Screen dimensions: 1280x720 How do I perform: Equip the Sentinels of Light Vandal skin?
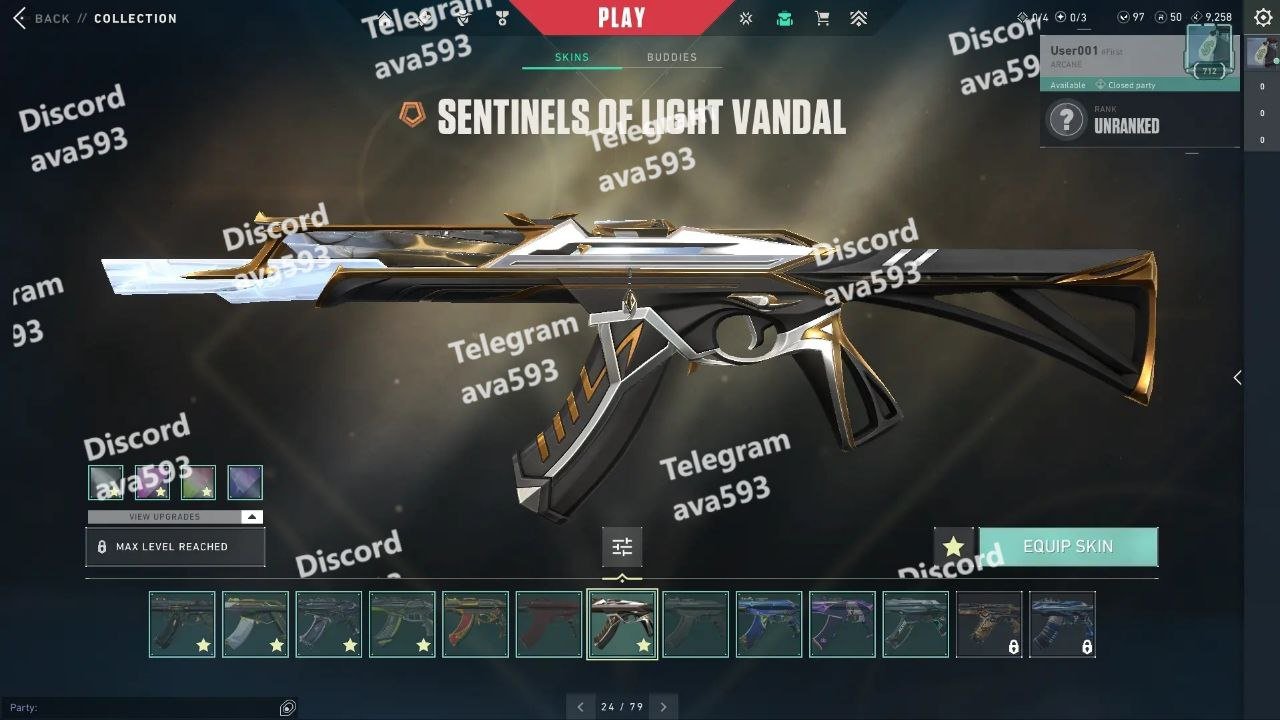tap(1067, 547)
